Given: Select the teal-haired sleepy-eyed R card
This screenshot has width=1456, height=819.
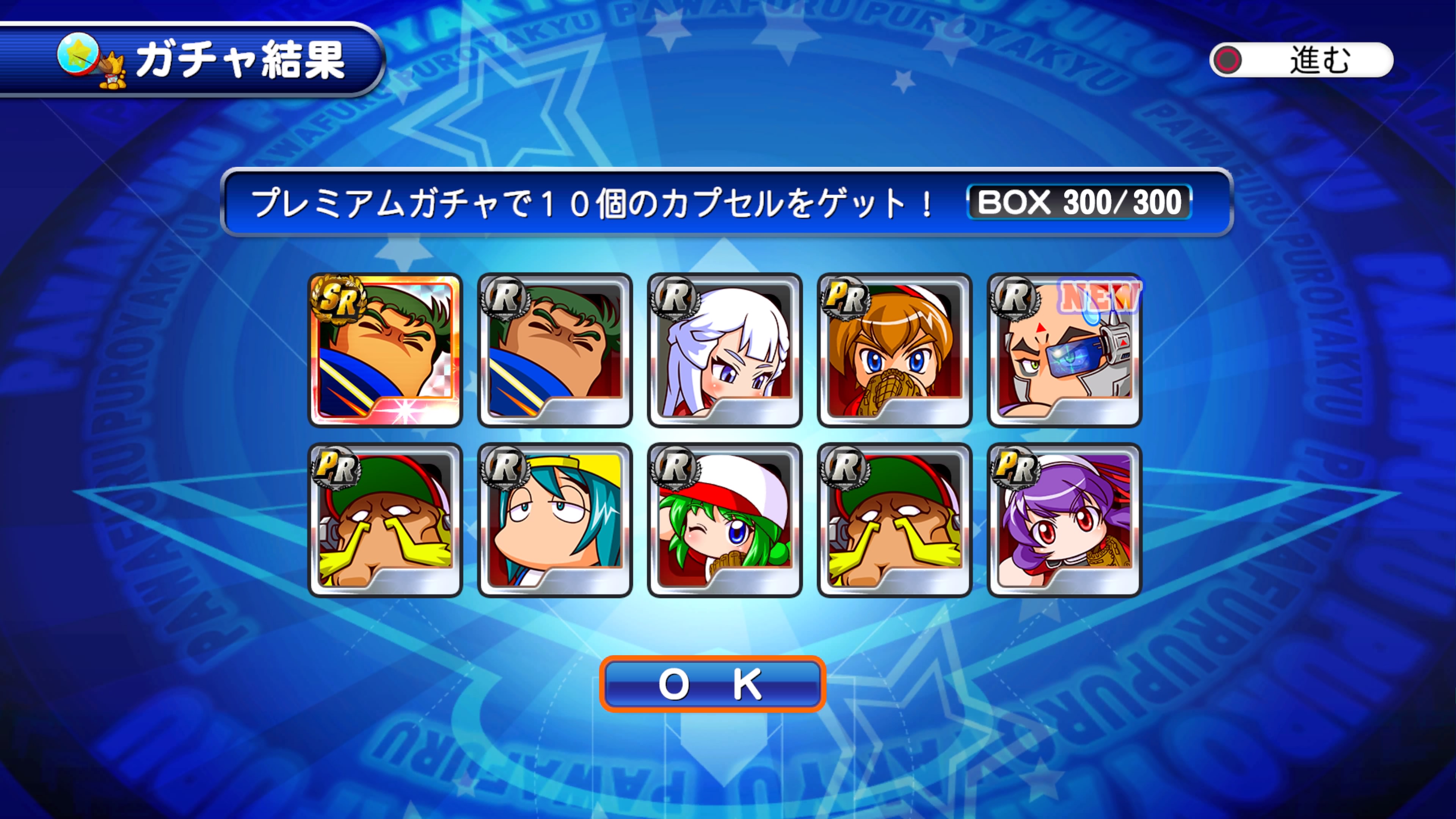Looking at the screenshot, I should [555, 520].
